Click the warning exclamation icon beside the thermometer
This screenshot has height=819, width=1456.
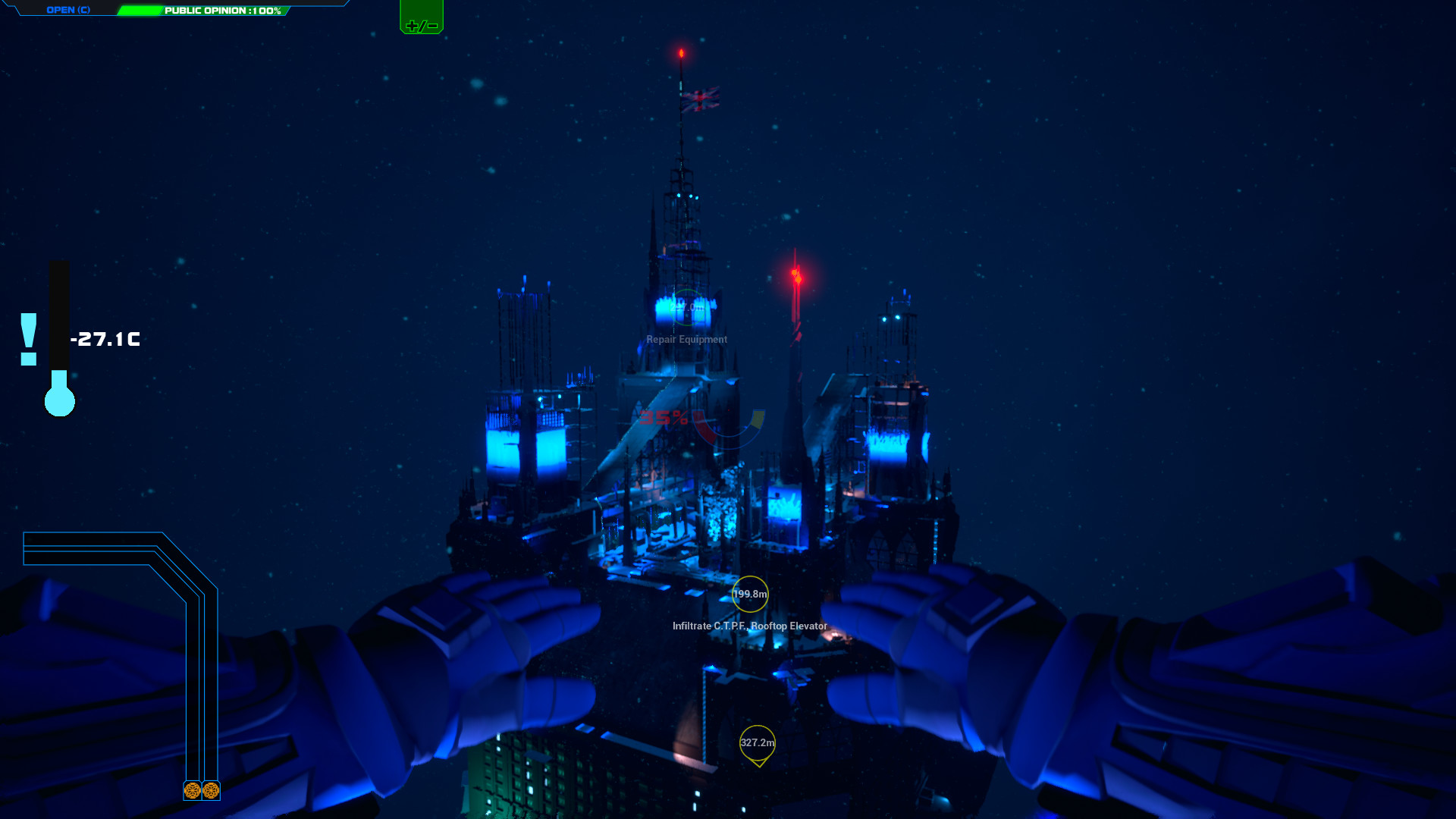click(30, 340)
